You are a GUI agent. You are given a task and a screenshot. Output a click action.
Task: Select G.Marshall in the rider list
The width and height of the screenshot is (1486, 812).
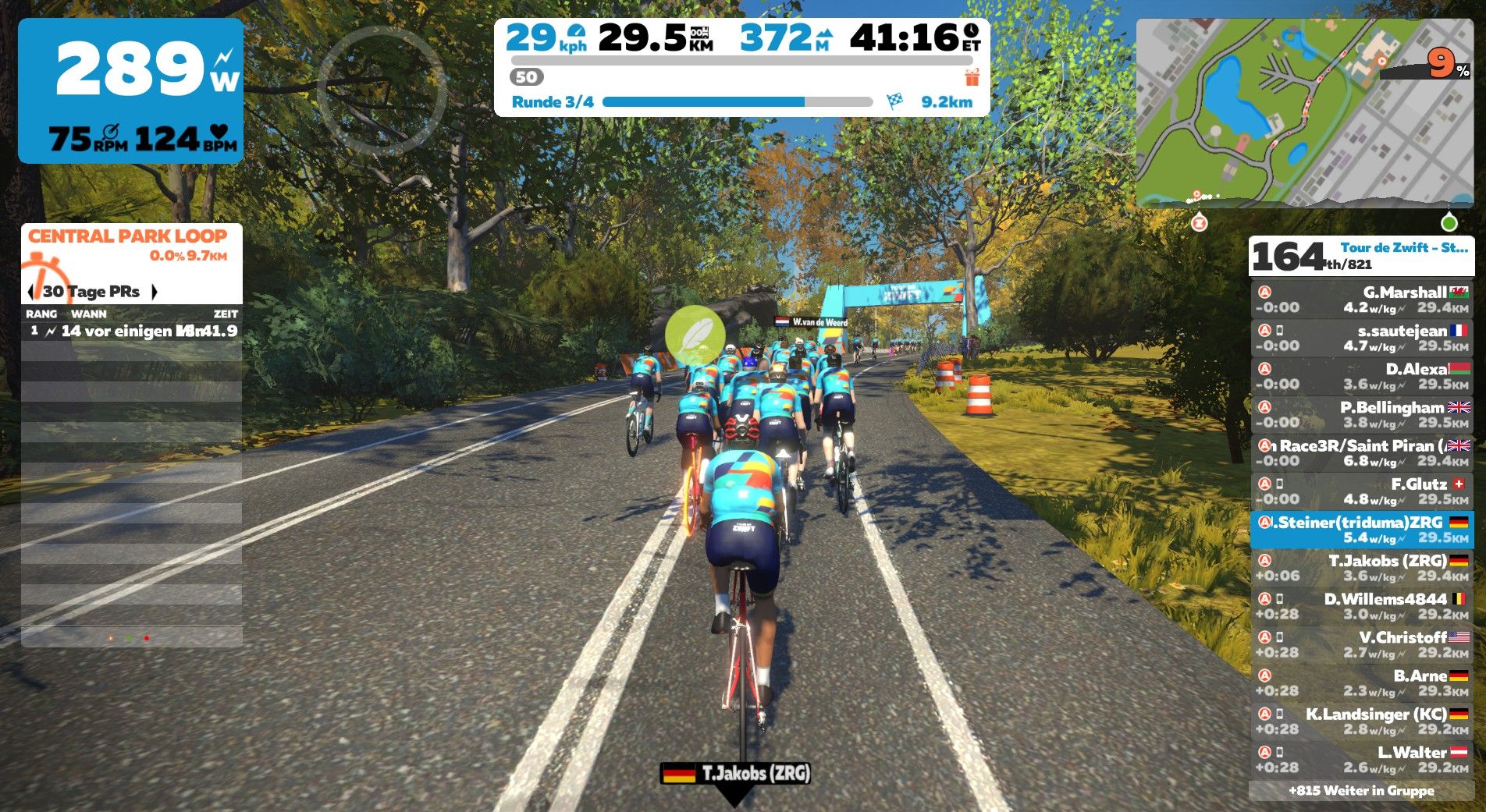coord(1361,300)
